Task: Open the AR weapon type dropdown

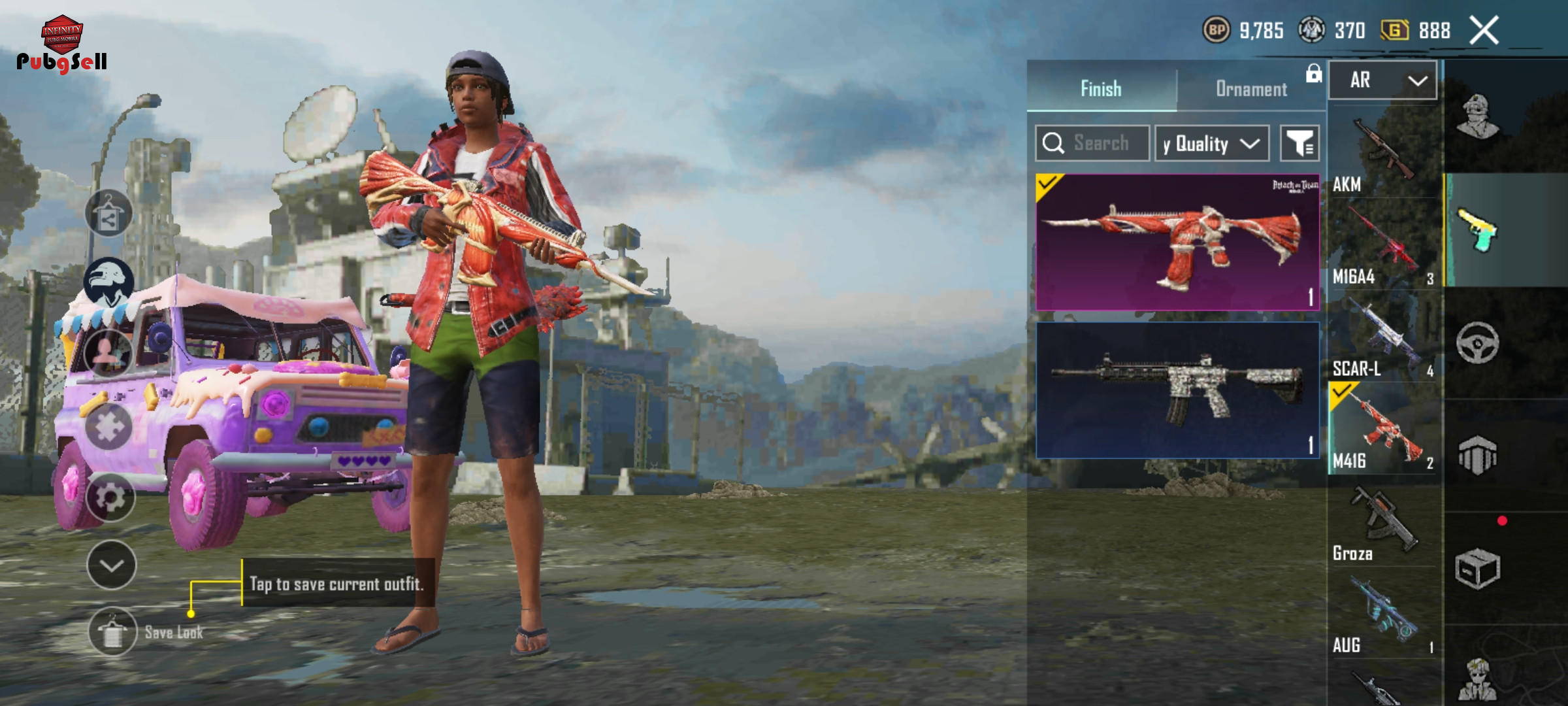Action: (x=1382, y=80)
